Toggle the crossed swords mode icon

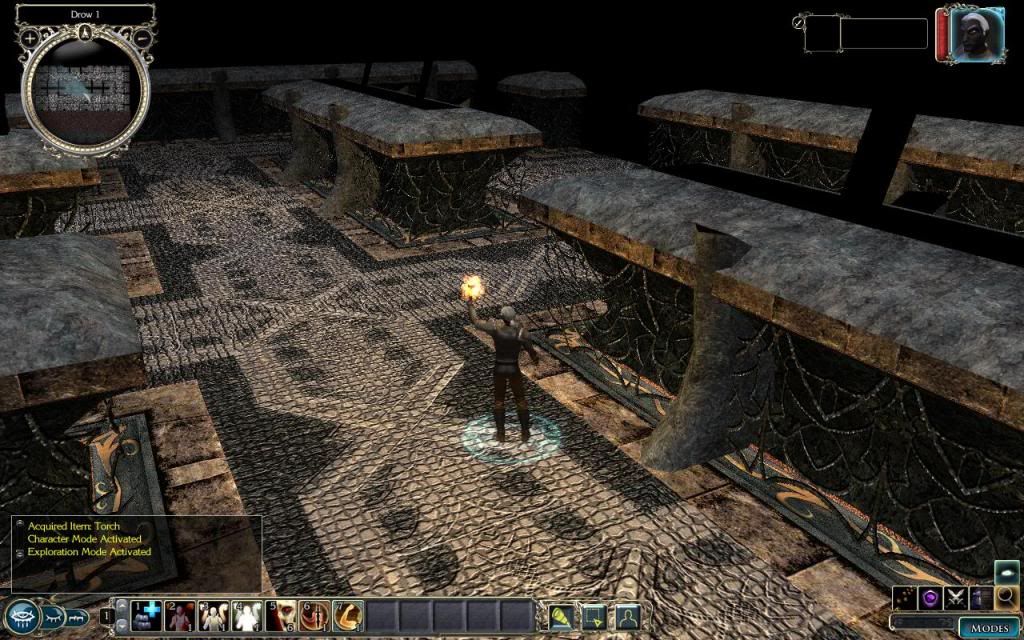(957, 599)
